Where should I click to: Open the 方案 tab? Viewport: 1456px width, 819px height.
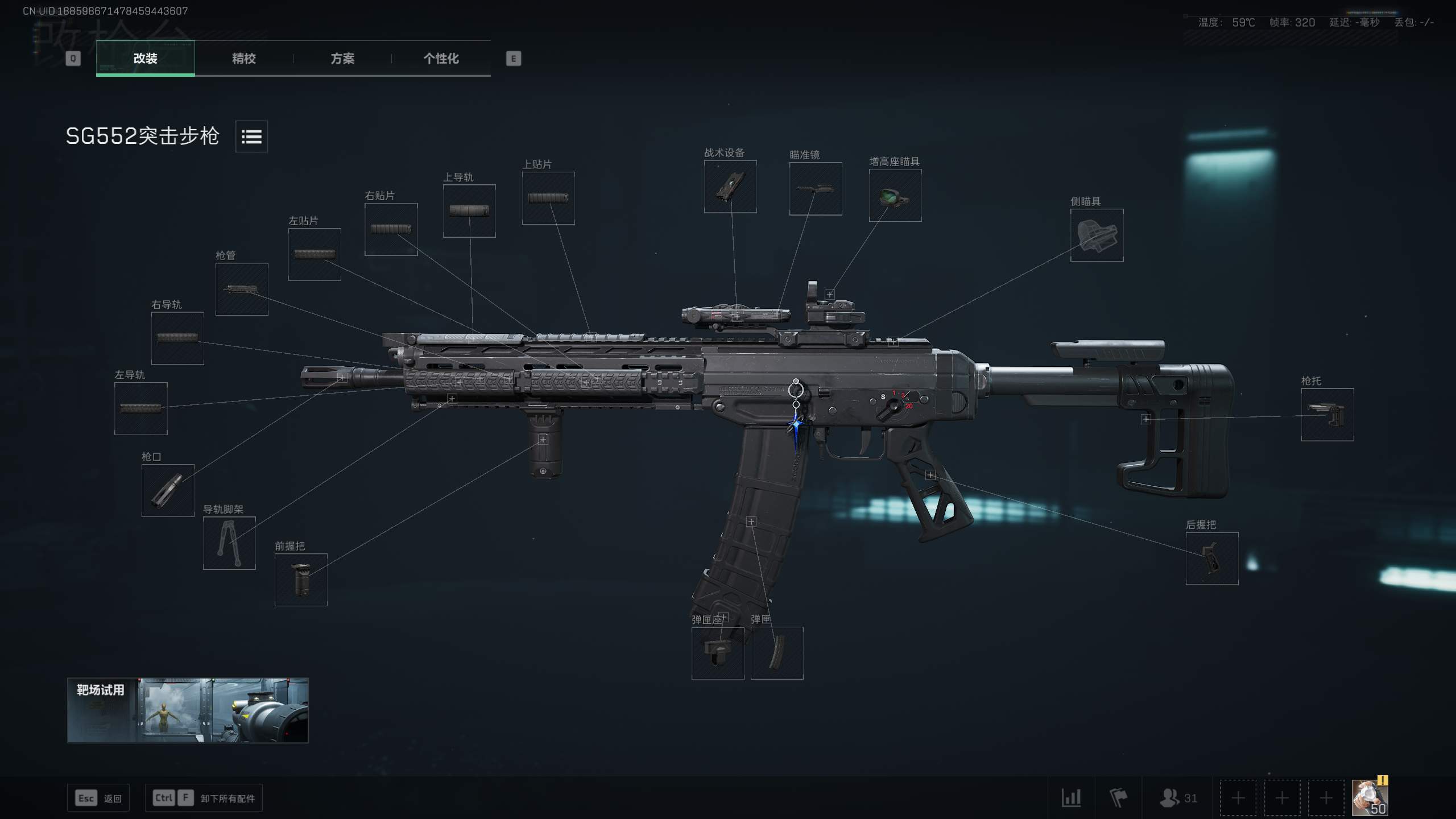[342, 59]
